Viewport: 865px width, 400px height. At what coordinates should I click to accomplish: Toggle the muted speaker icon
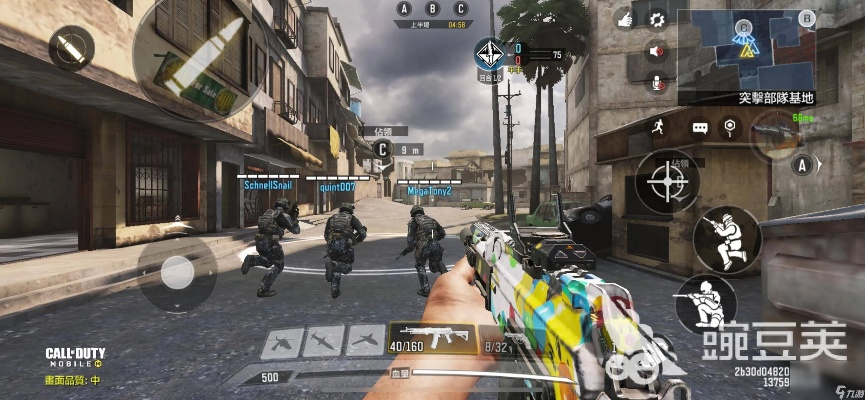[x=657, y=51]
